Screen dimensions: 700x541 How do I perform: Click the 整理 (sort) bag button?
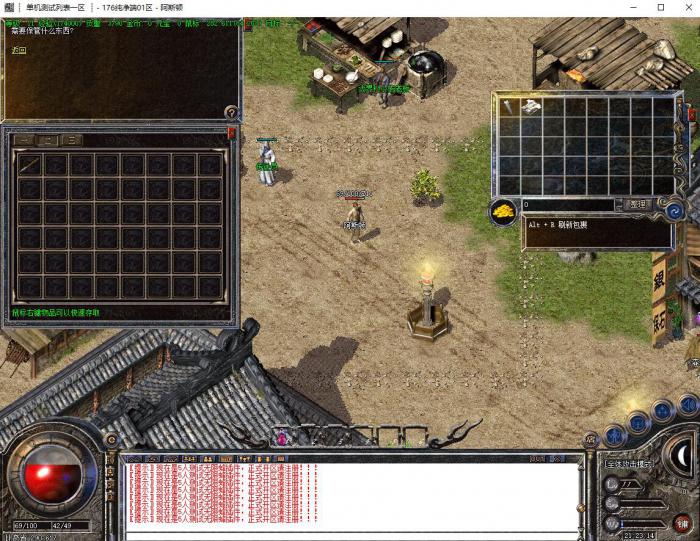(636, 205)
